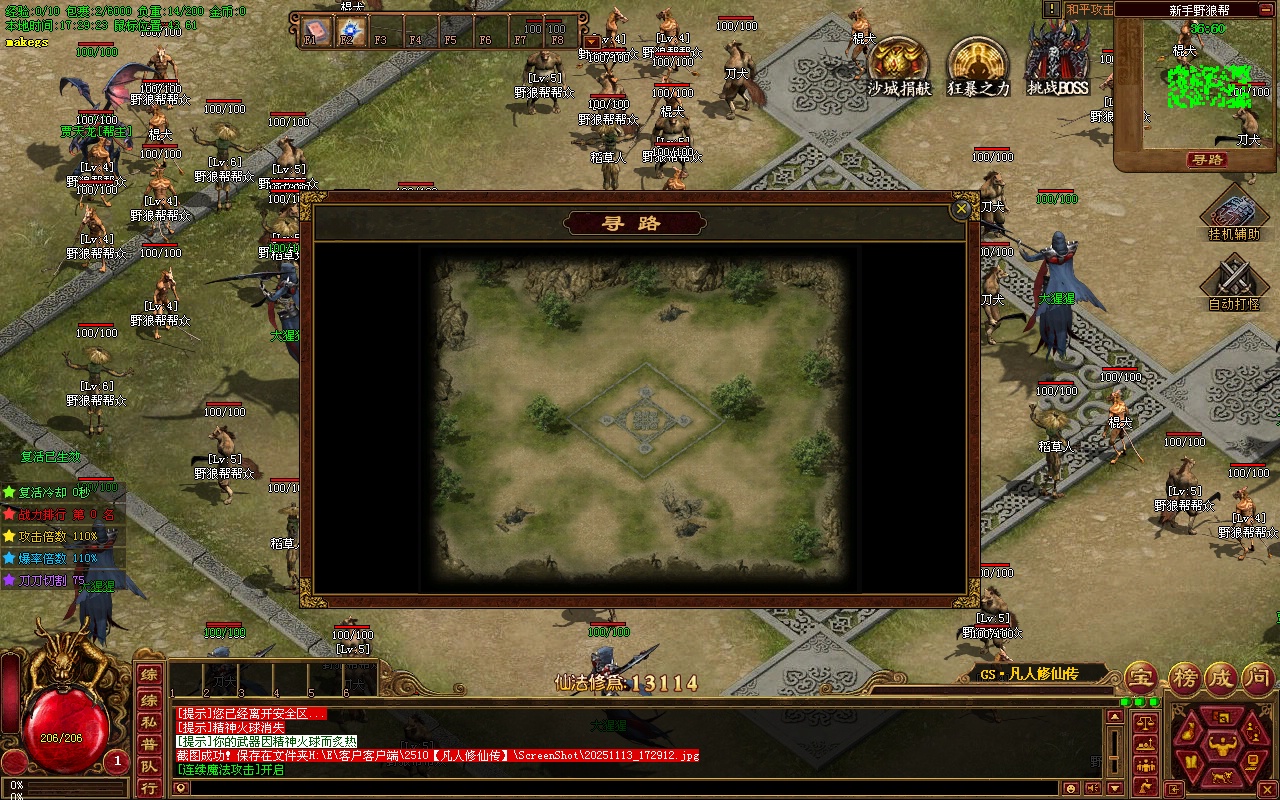1280x800 pixels.
Task: Switch chat to the 队 team channel
Action: click(x=148, y=766)
